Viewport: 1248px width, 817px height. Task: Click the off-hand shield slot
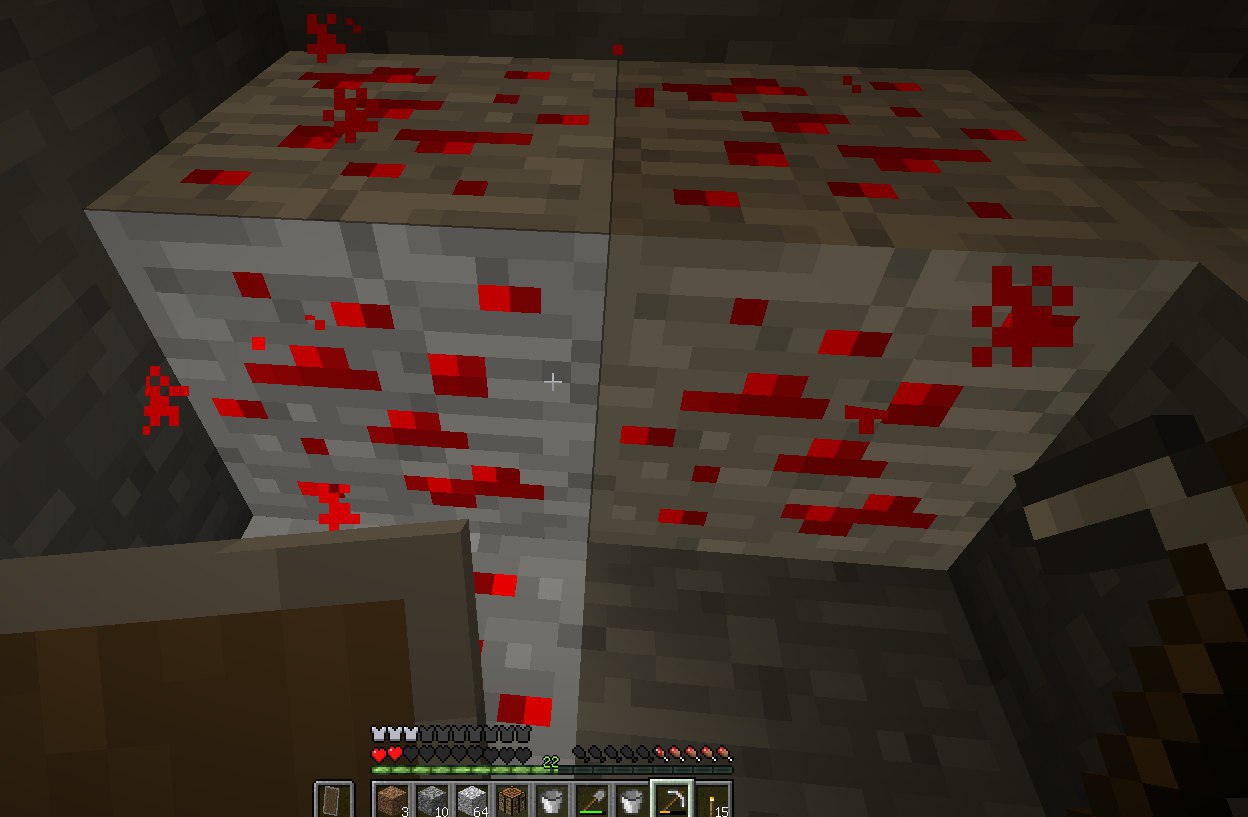click(333, 800)
